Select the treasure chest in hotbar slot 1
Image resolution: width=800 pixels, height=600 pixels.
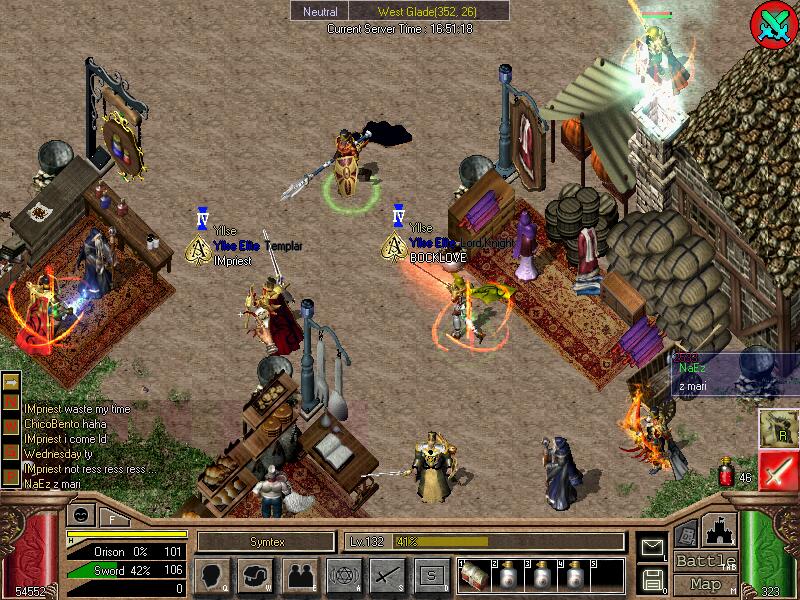474,575
